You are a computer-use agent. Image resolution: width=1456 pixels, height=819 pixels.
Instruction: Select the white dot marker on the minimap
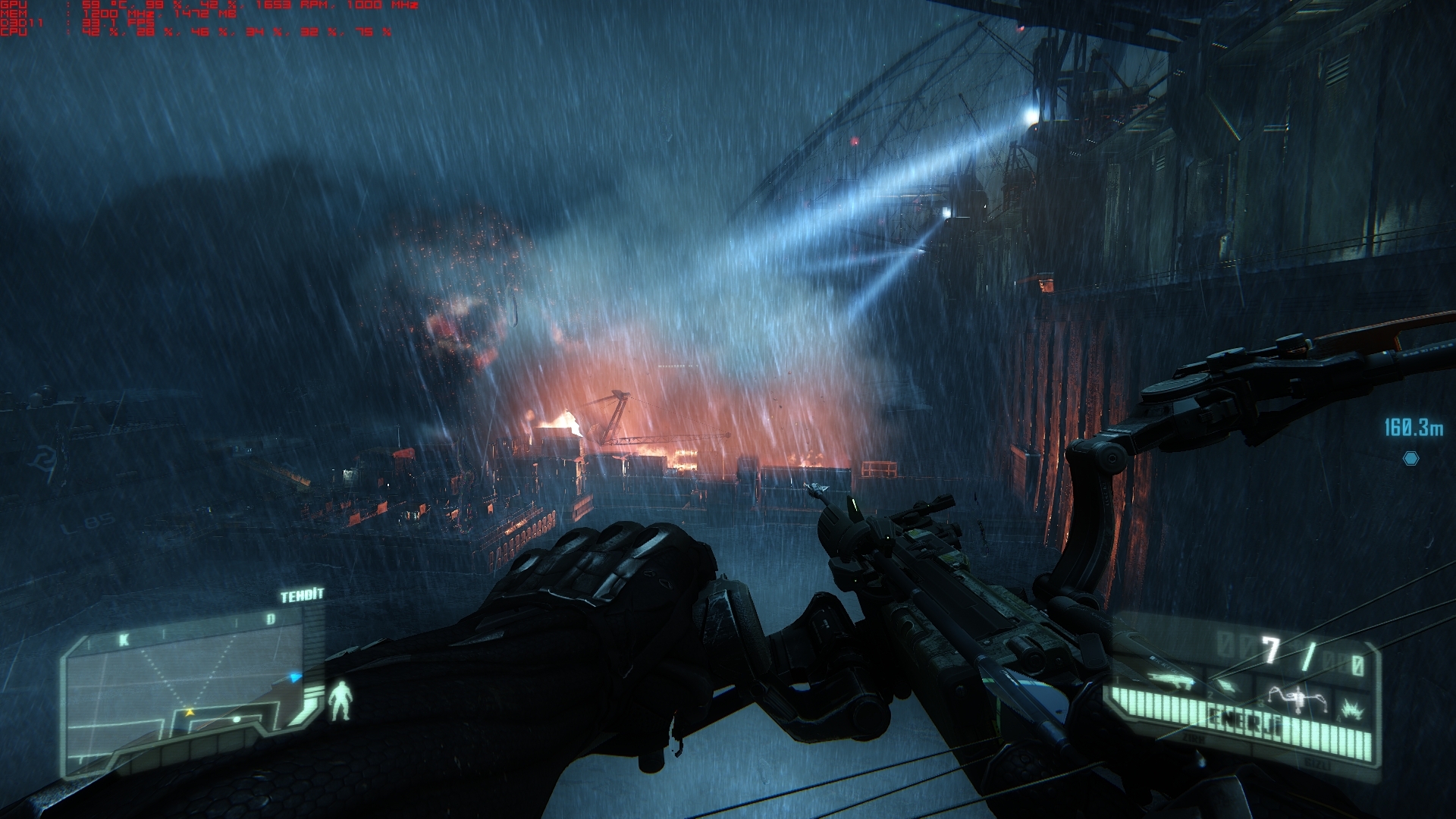tap(237, 719)
